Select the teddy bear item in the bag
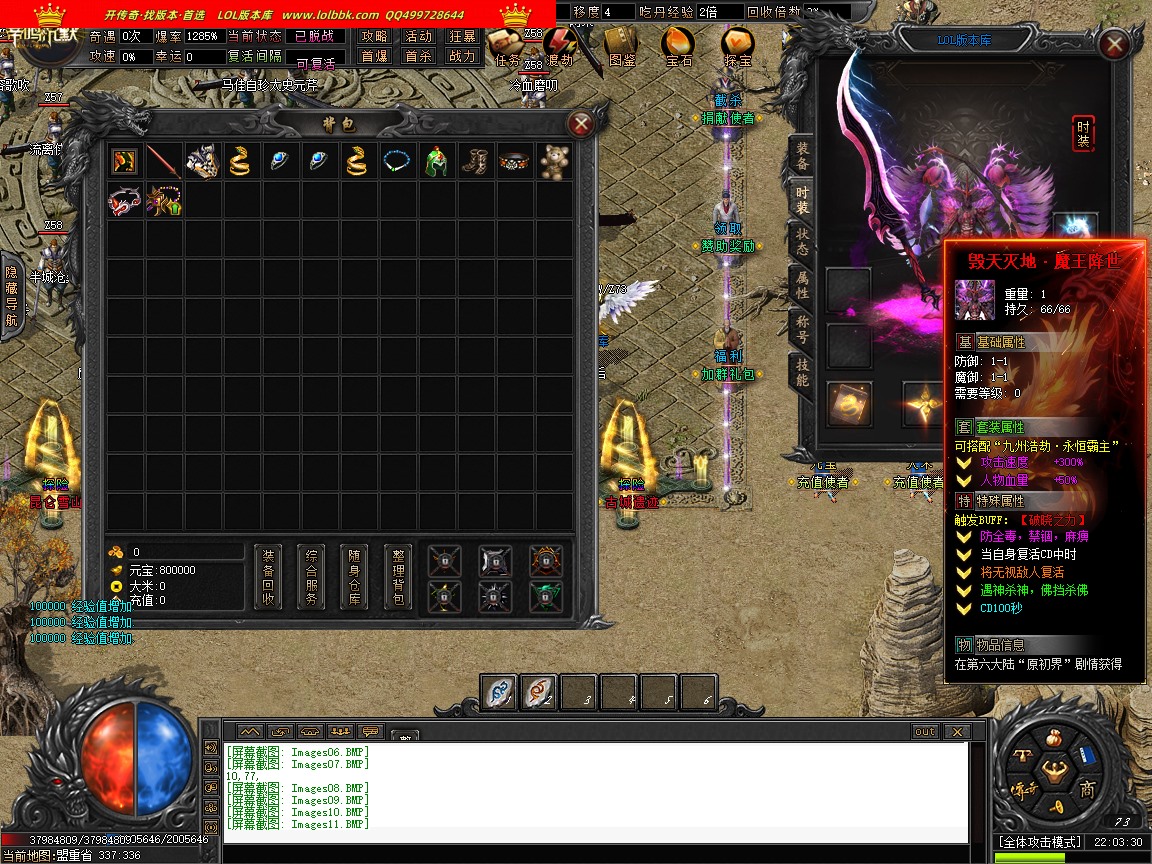The image size is (1152, 864). [x=555, y=161]
